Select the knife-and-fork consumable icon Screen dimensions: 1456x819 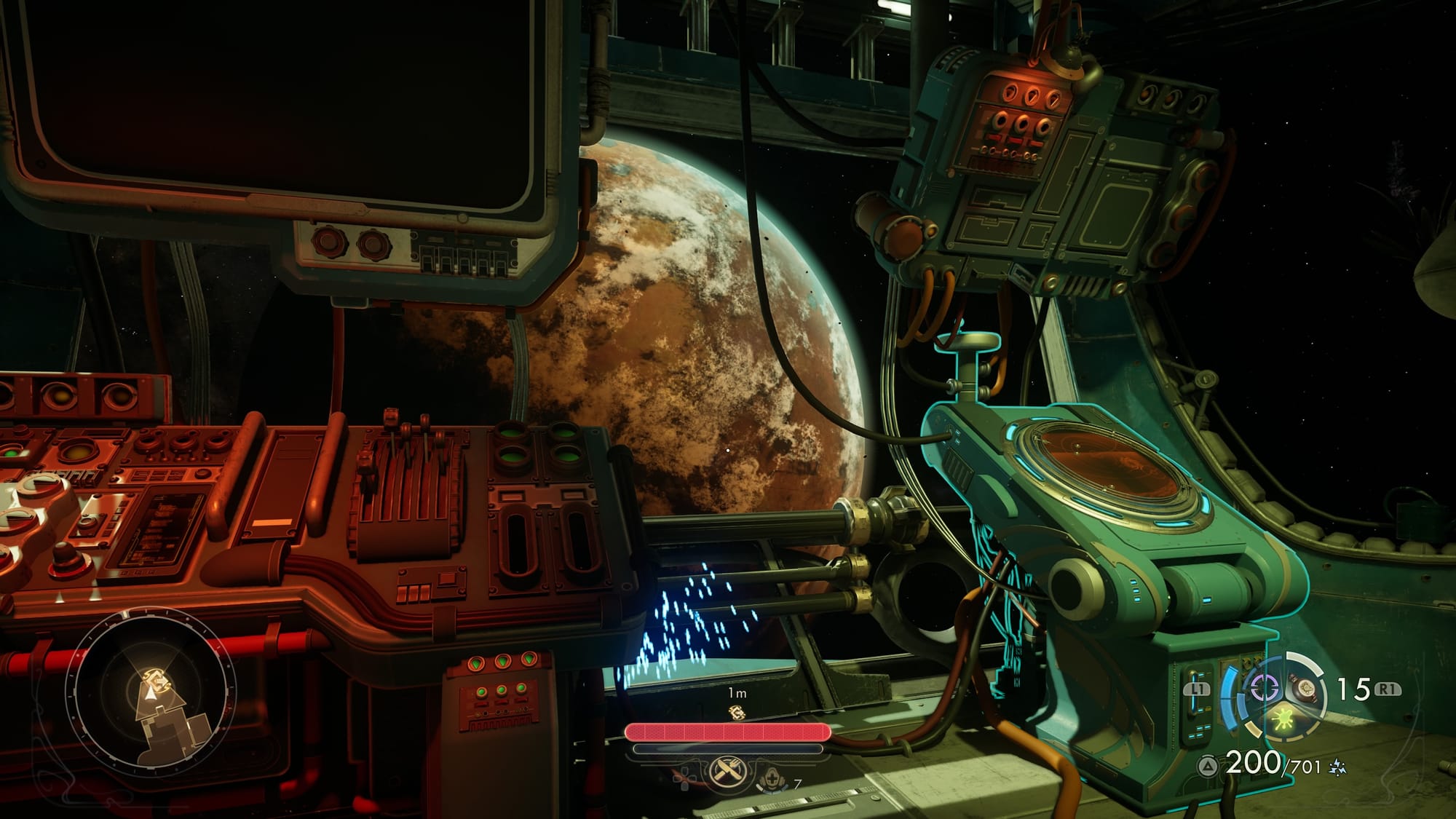727,773
